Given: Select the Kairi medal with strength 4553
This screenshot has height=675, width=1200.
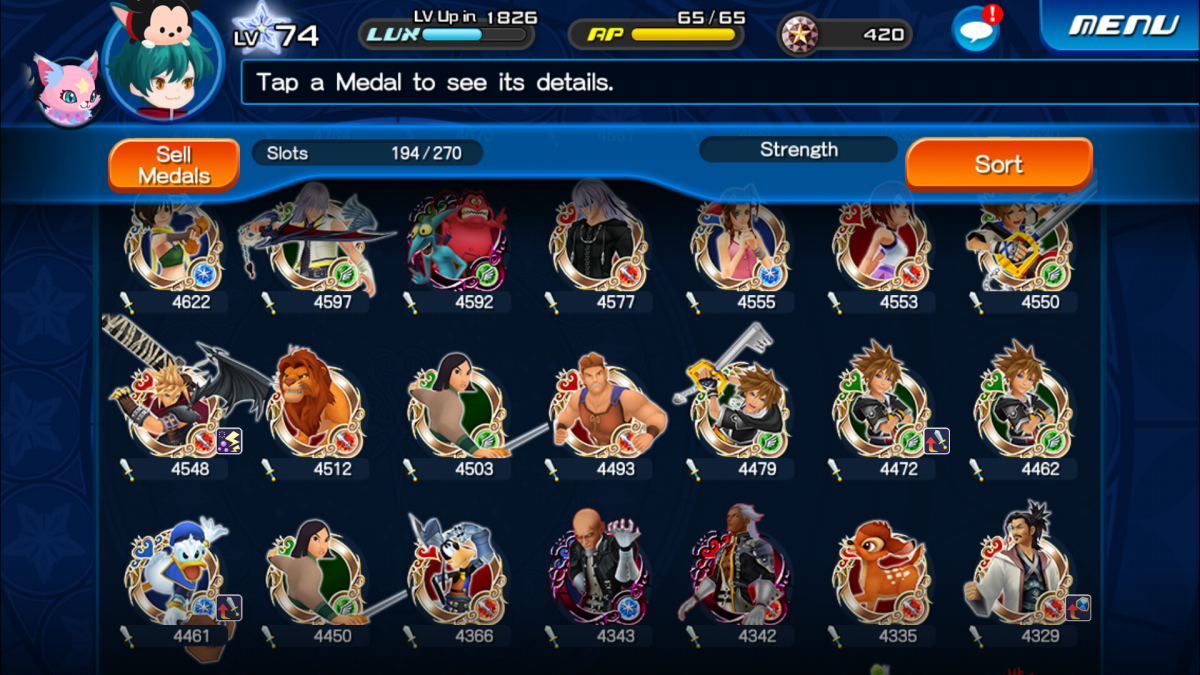Looking at the screenshot, I should coord(882,245).
